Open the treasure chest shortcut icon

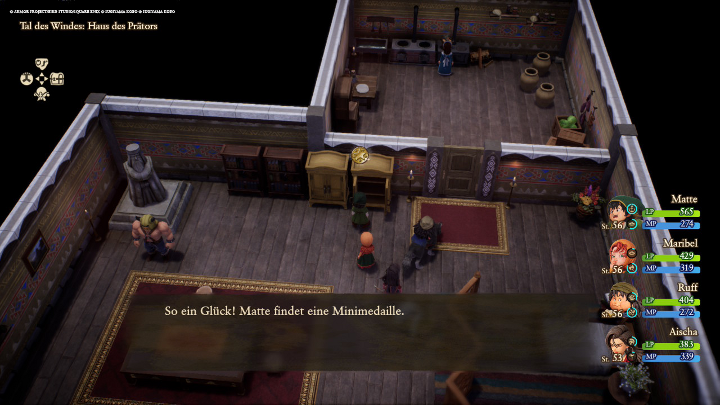click(57, 79)
